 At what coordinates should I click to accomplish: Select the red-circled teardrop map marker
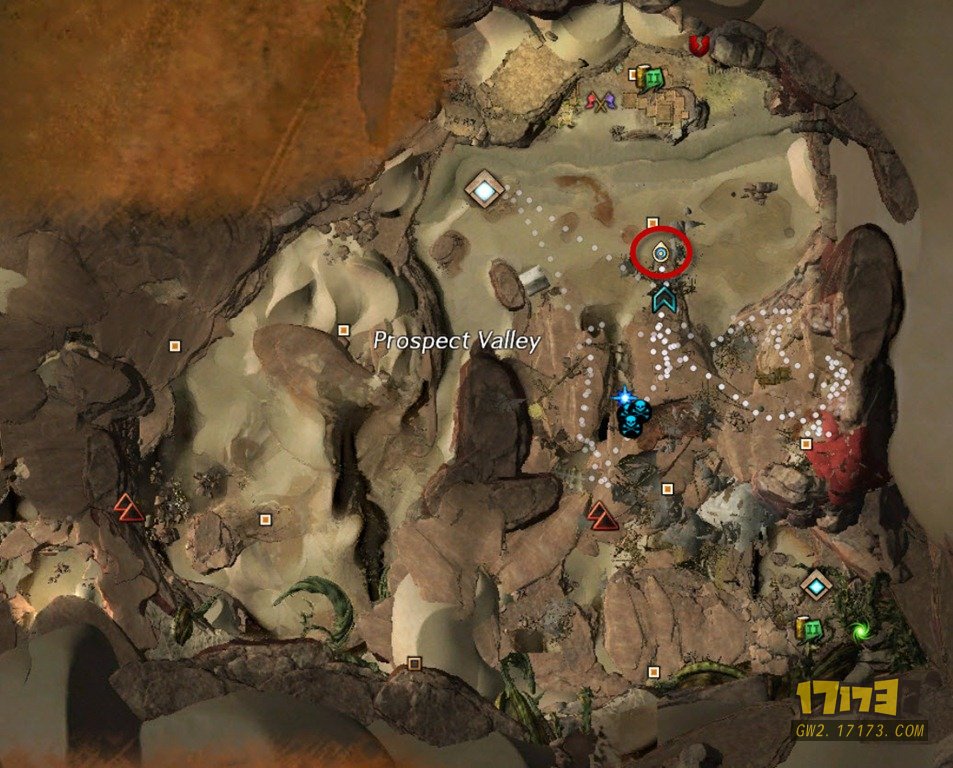coord(660,254)
